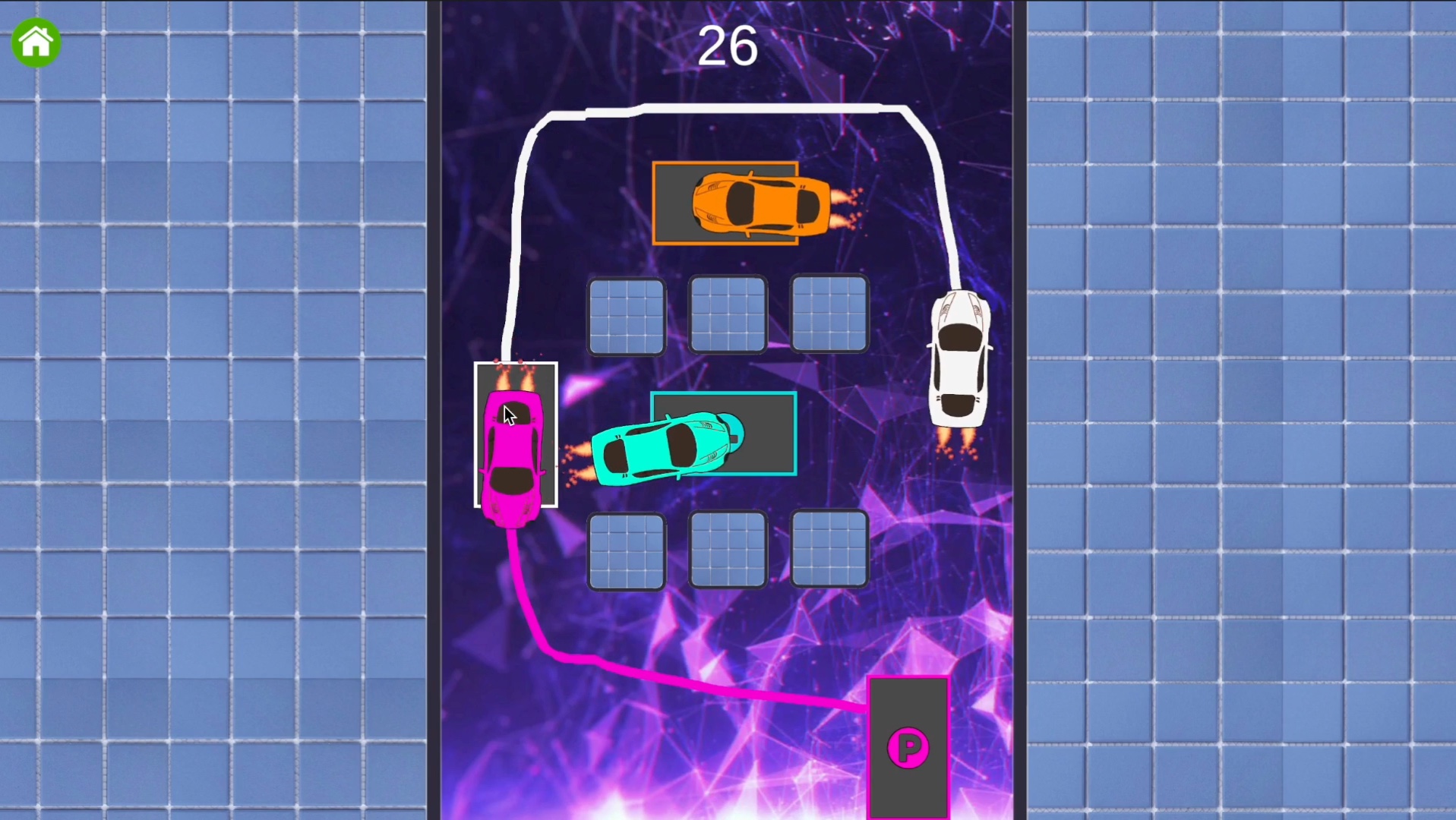Tap the bottom-left blue grid obstacle
Image resolution: width=1456 pixels, height=820 pixels.
627,550
